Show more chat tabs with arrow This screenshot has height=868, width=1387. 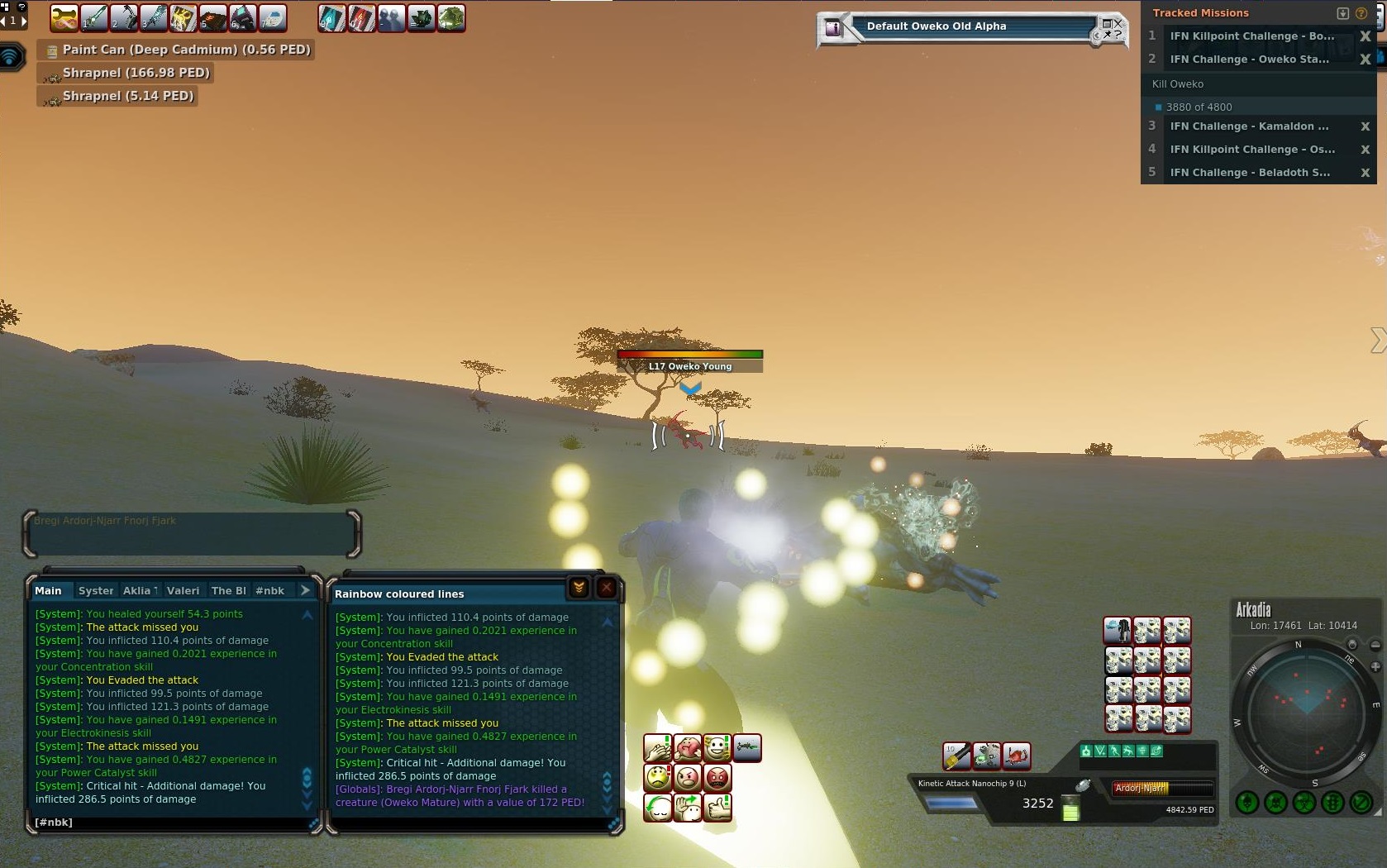(305, 590)
